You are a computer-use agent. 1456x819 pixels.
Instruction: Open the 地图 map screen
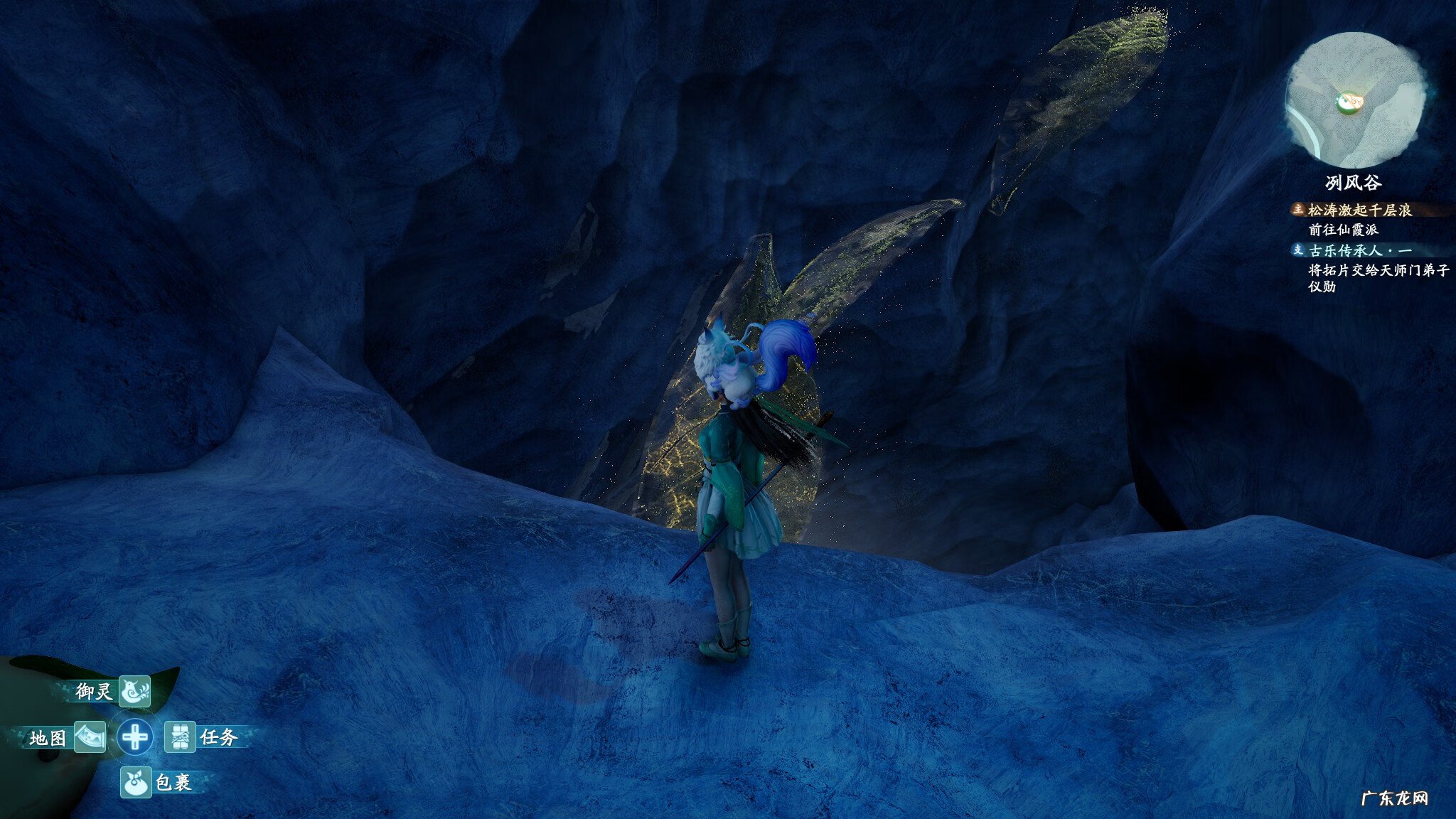point(89,737)
